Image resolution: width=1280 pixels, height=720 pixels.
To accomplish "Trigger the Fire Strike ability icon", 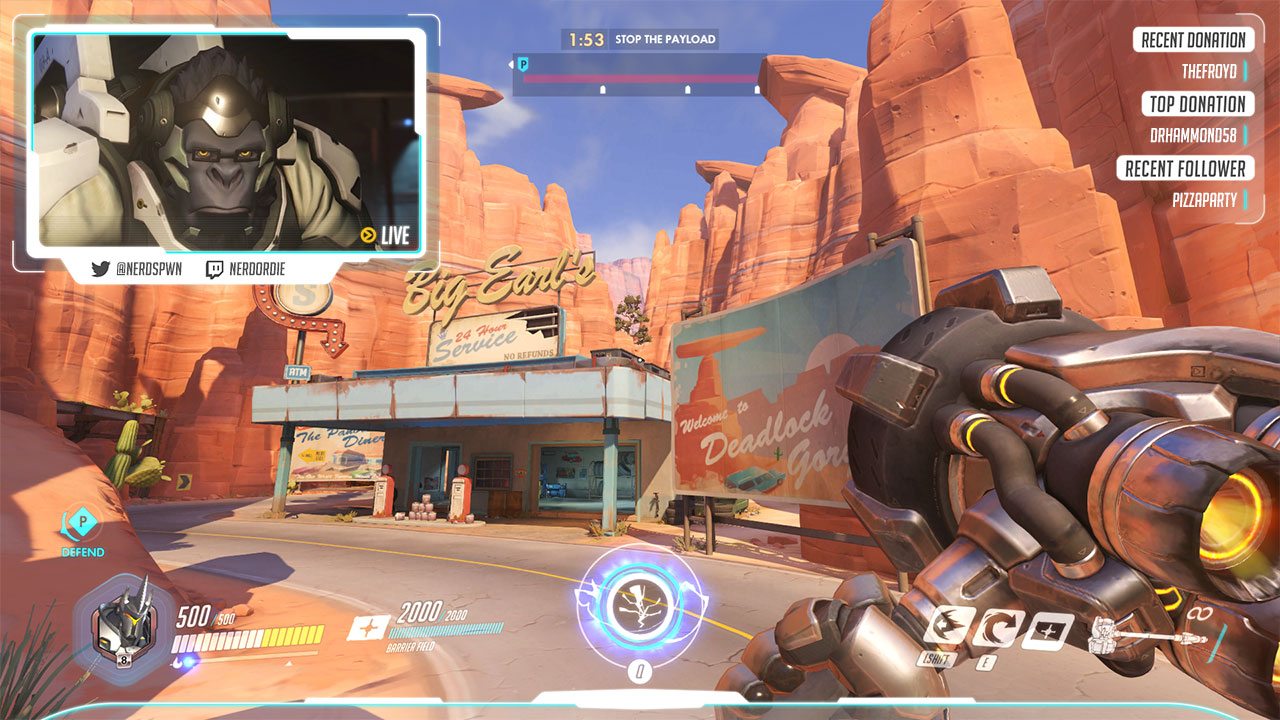I will (999, 628).
